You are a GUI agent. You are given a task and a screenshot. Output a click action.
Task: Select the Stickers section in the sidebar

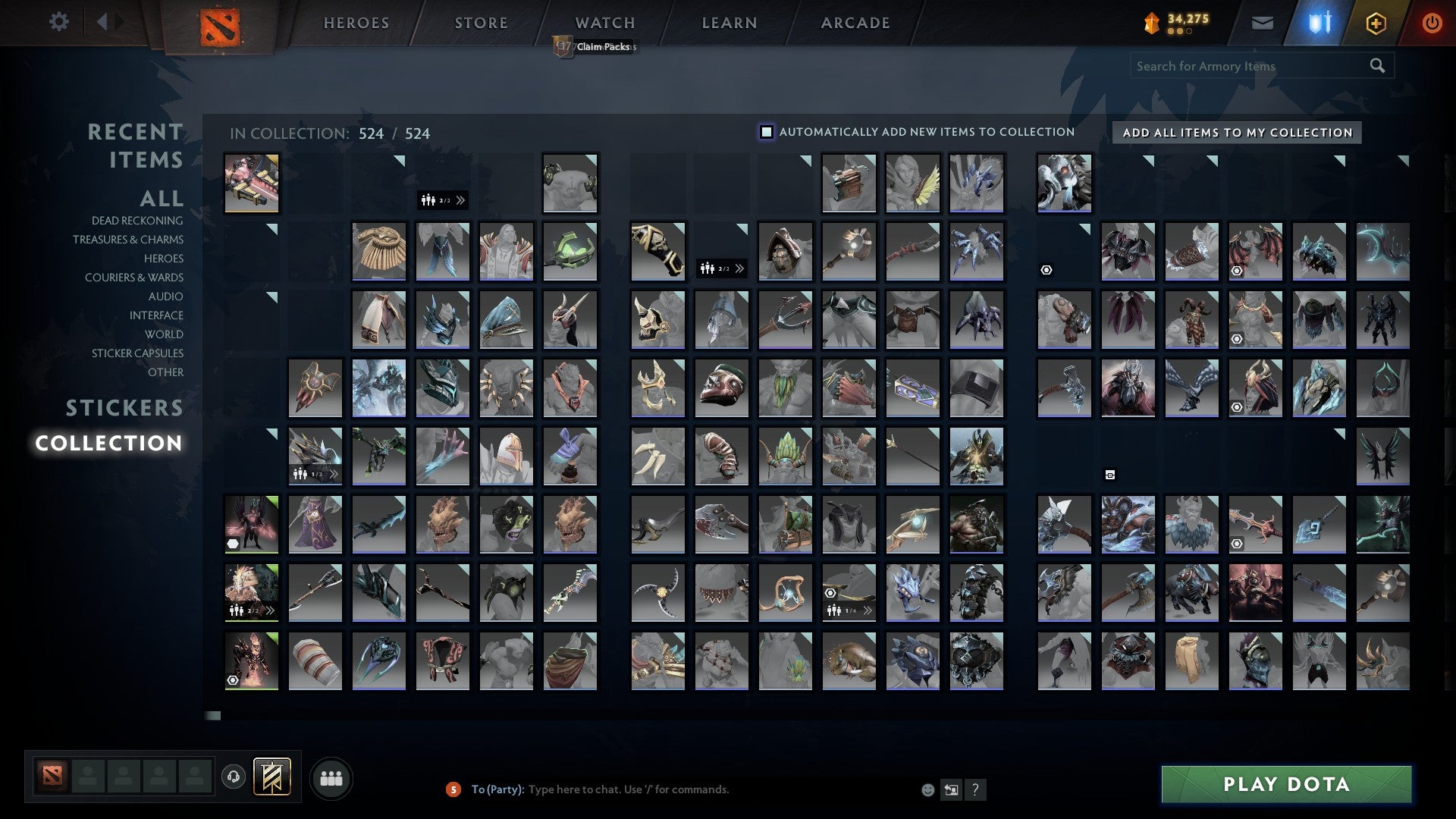coord(124,408)
